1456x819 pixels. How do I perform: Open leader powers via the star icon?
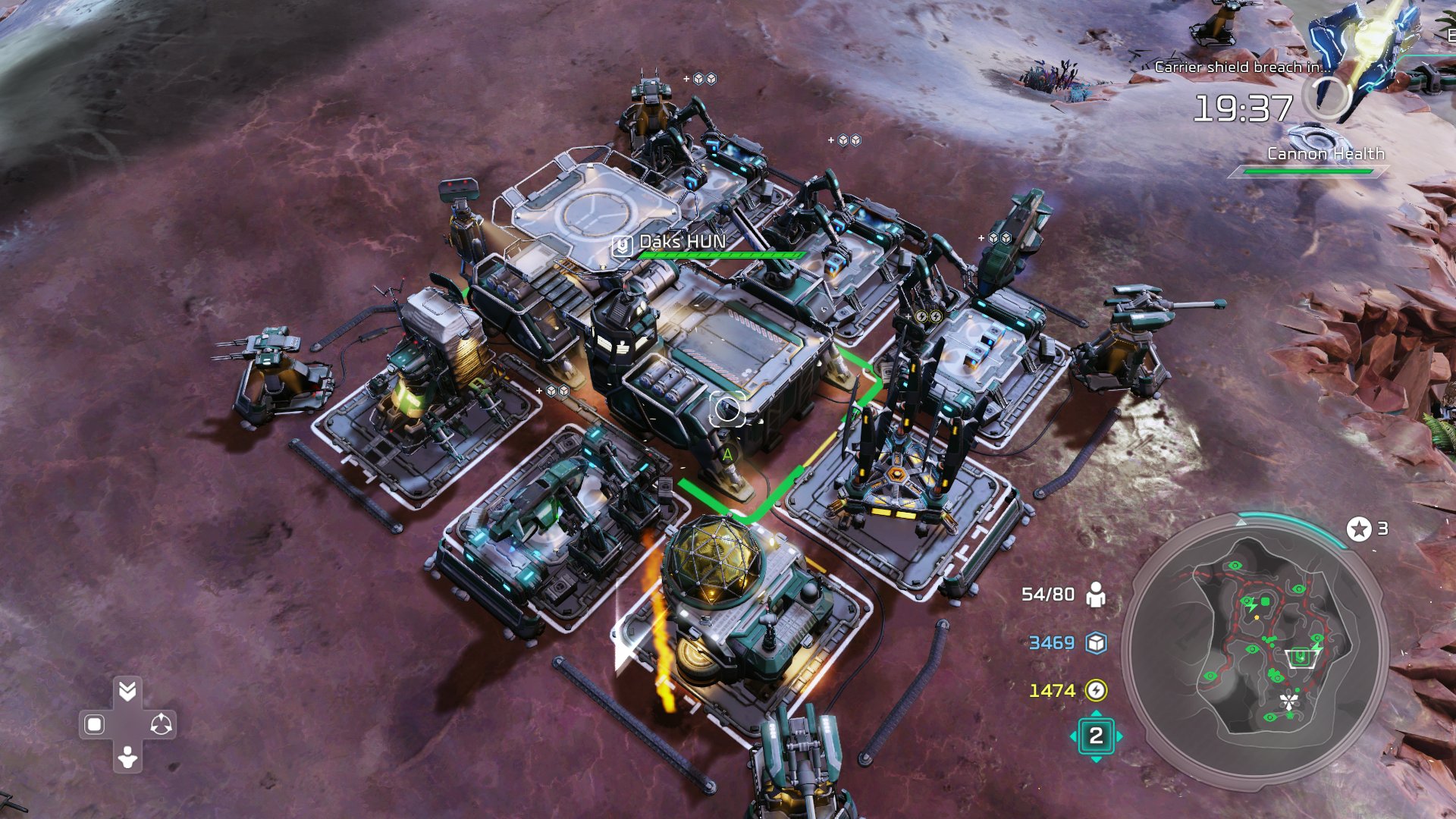(1359, 529)
